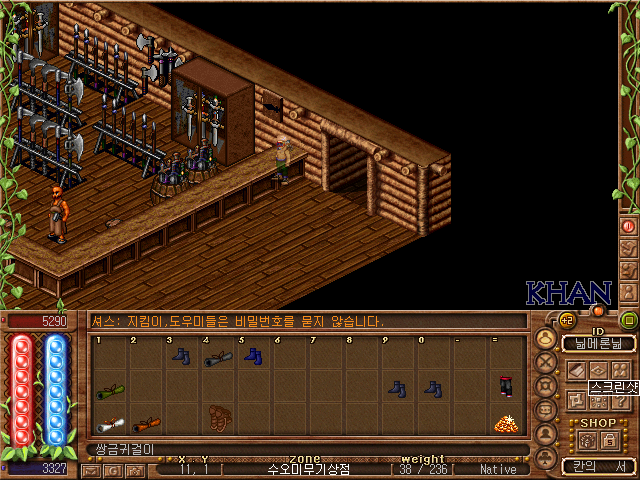Click the green square button under KHAN
Screen dimensions: 640x480
[629, 320]
